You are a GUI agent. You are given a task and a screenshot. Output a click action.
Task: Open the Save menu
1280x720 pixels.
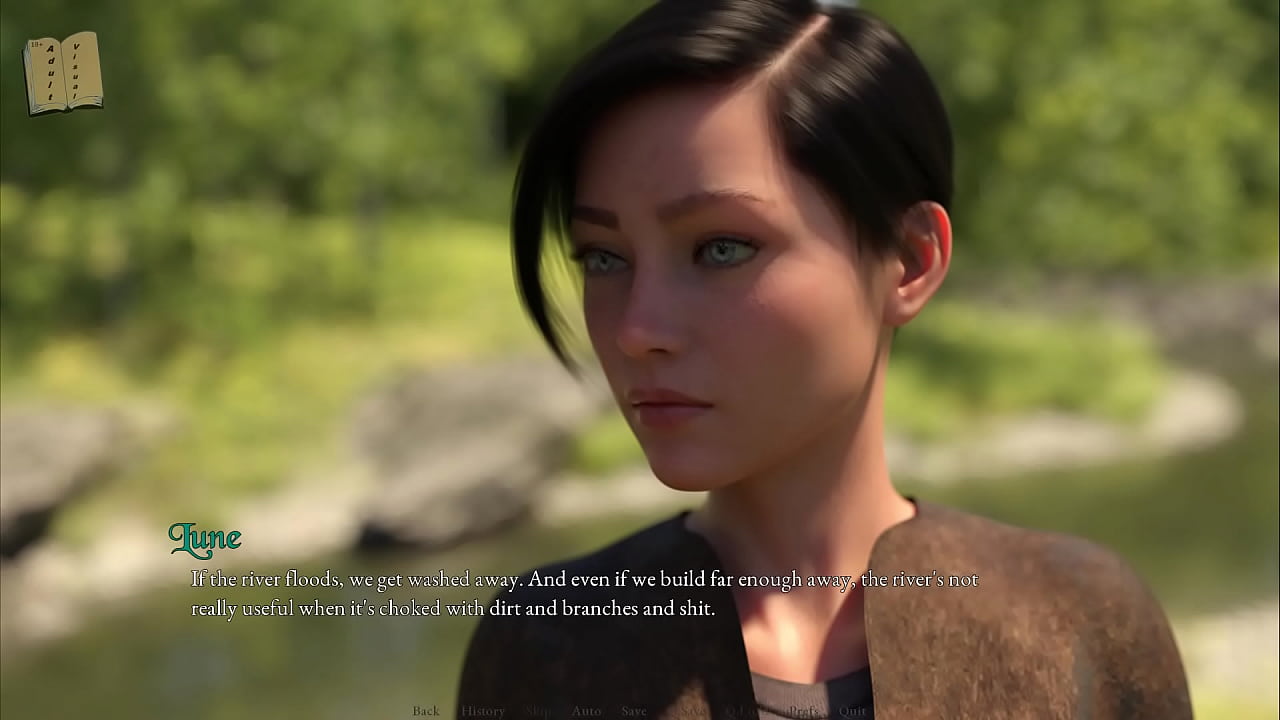pyautogui.click(x=634, y=711)
